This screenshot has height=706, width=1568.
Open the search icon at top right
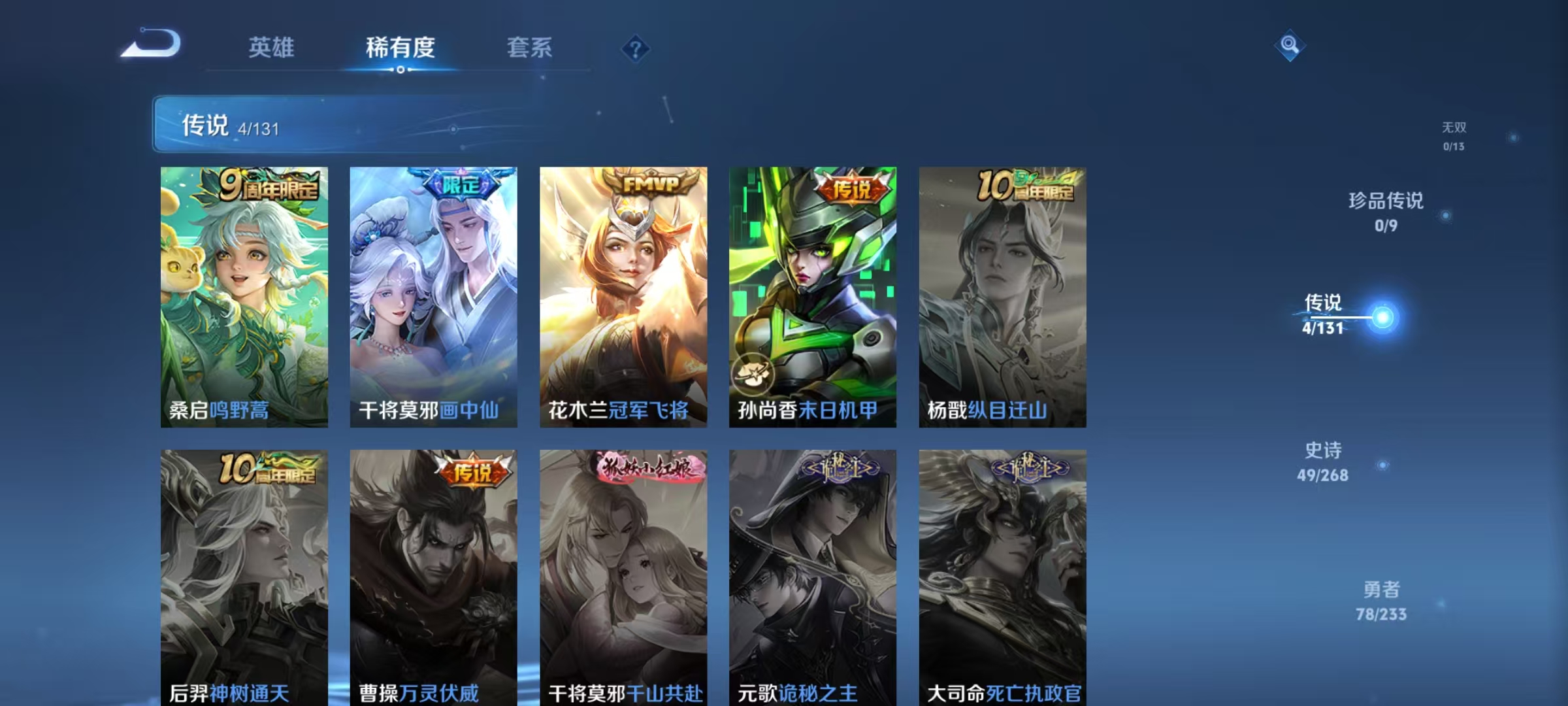point(1289,46)
